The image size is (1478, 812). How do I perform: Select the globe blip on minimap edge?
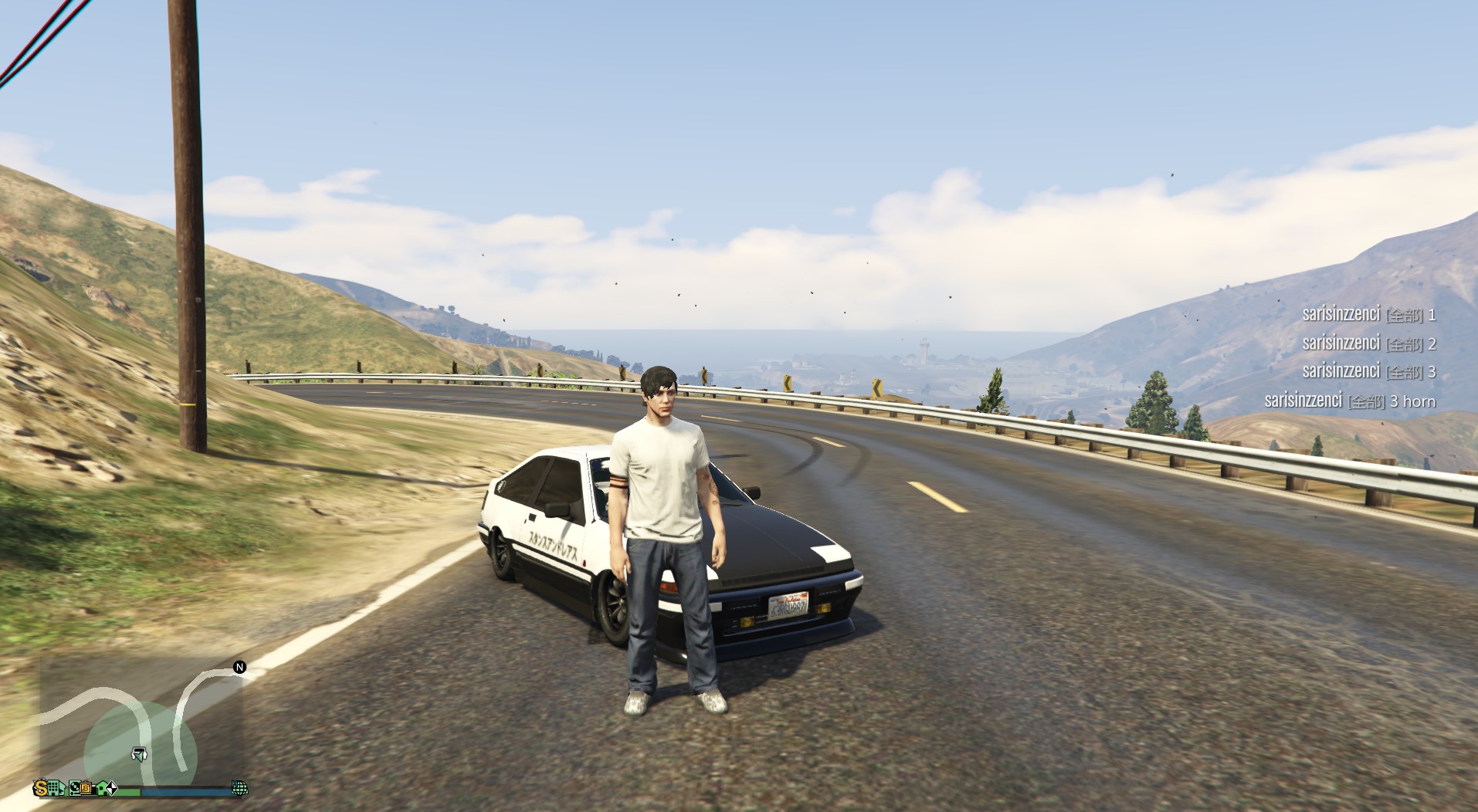[239, 788]
